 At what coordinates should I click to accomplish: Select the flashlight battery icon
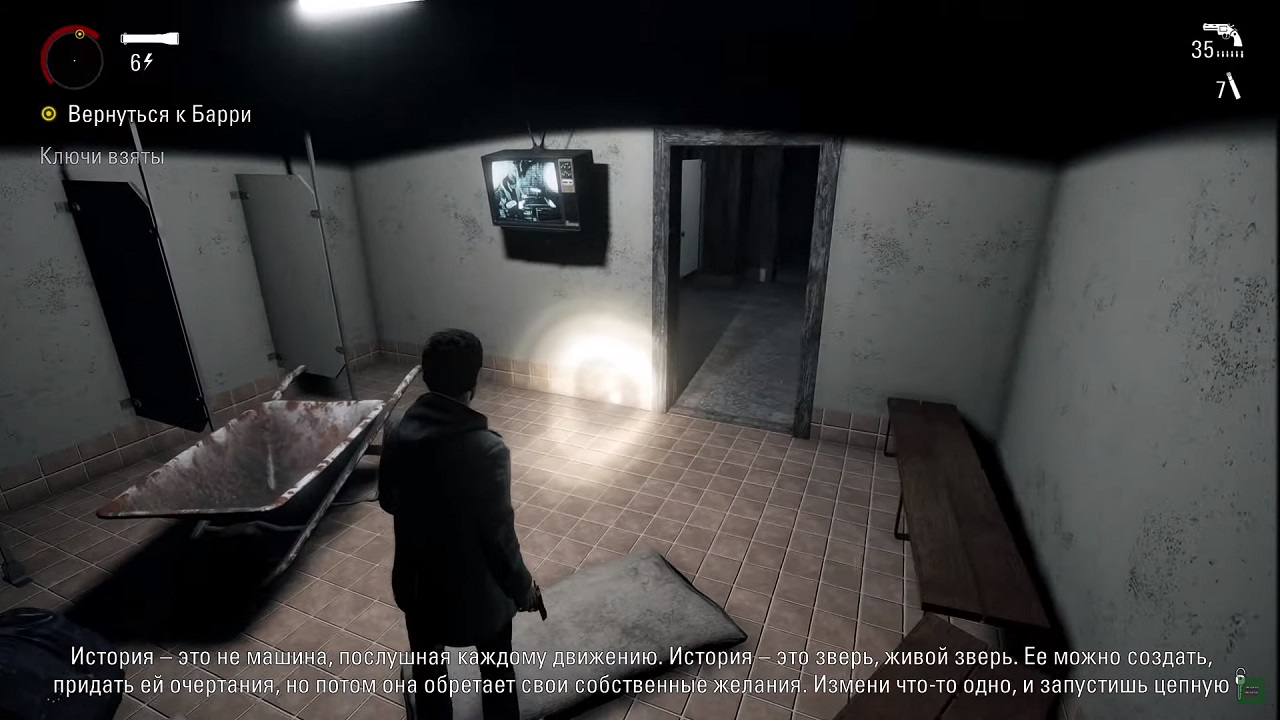148,38
